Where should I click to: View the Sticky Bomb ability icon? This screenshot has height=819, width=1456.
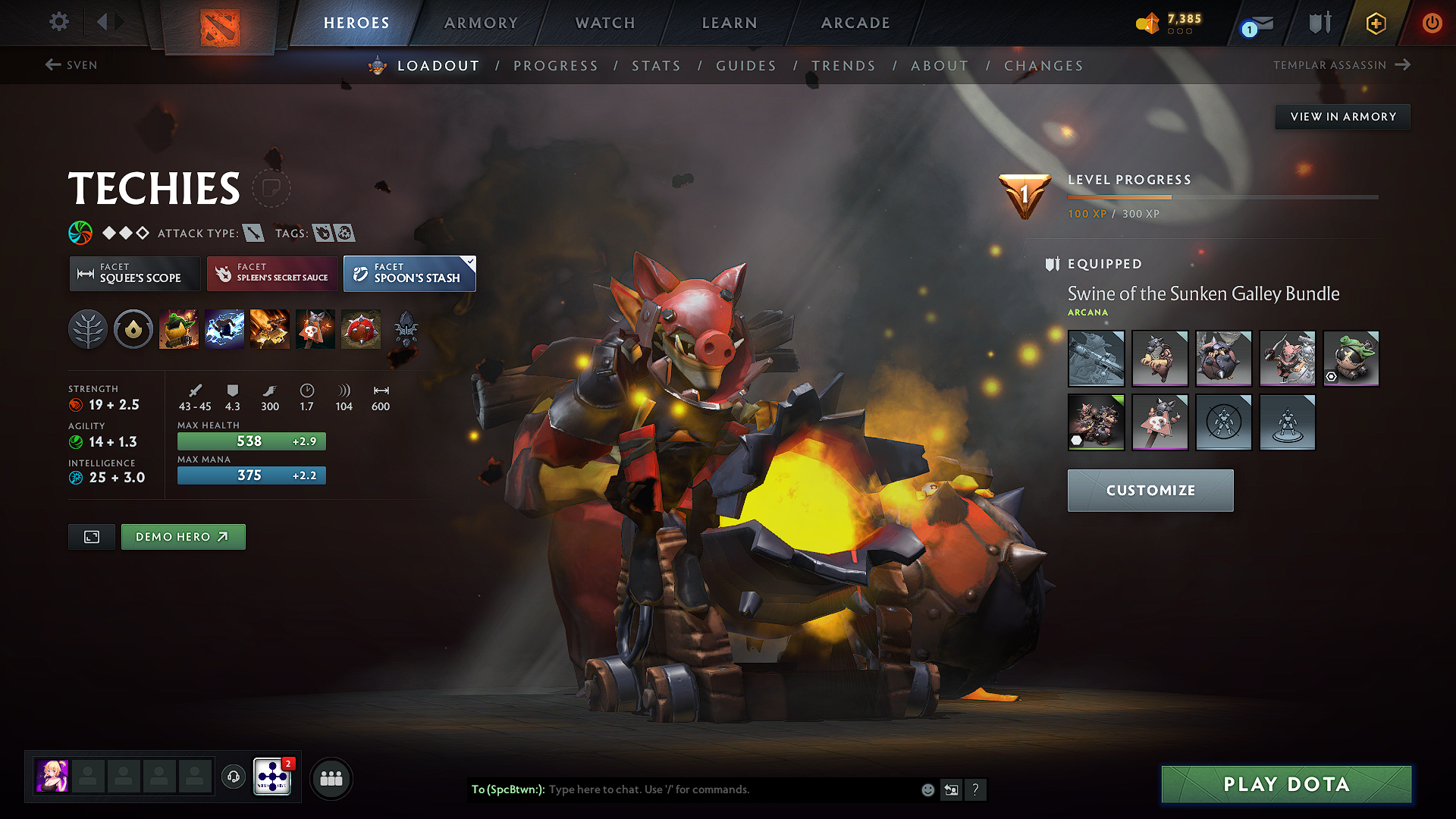point(180,328)
